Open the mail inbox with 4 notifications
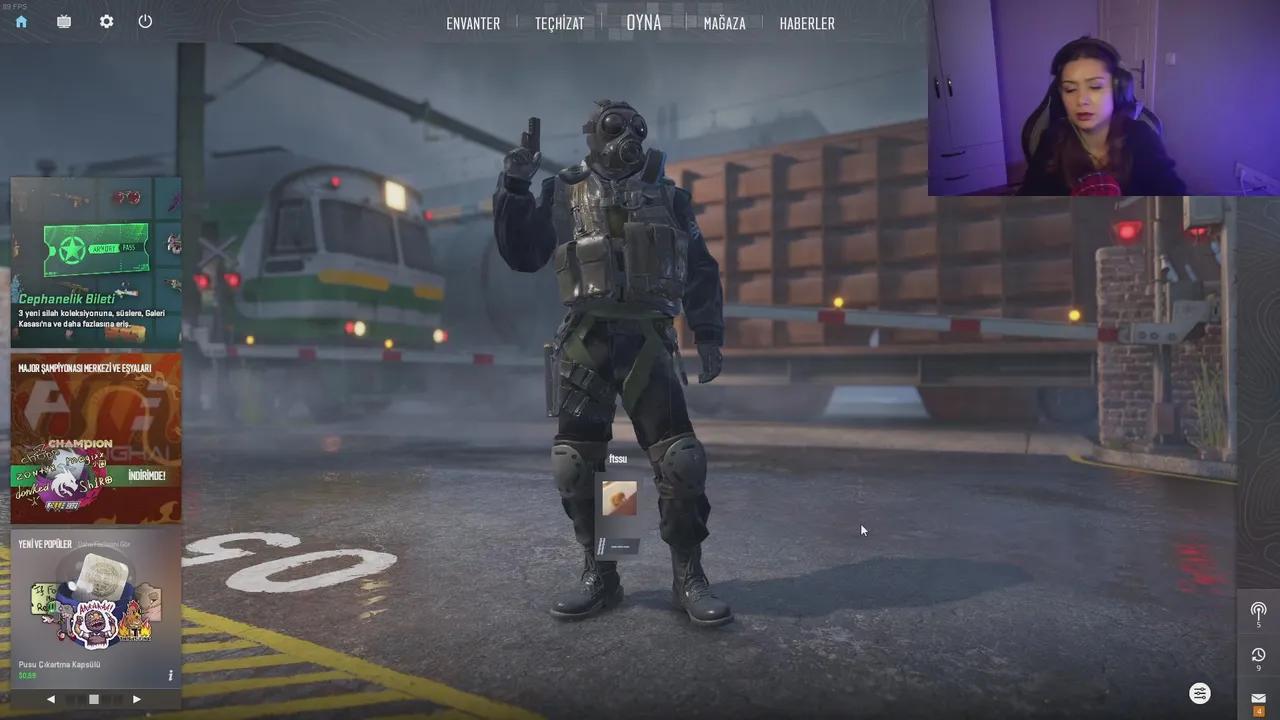This screenshot has width=1280, height=720. pyautogui.click(x=1258, y=698)
